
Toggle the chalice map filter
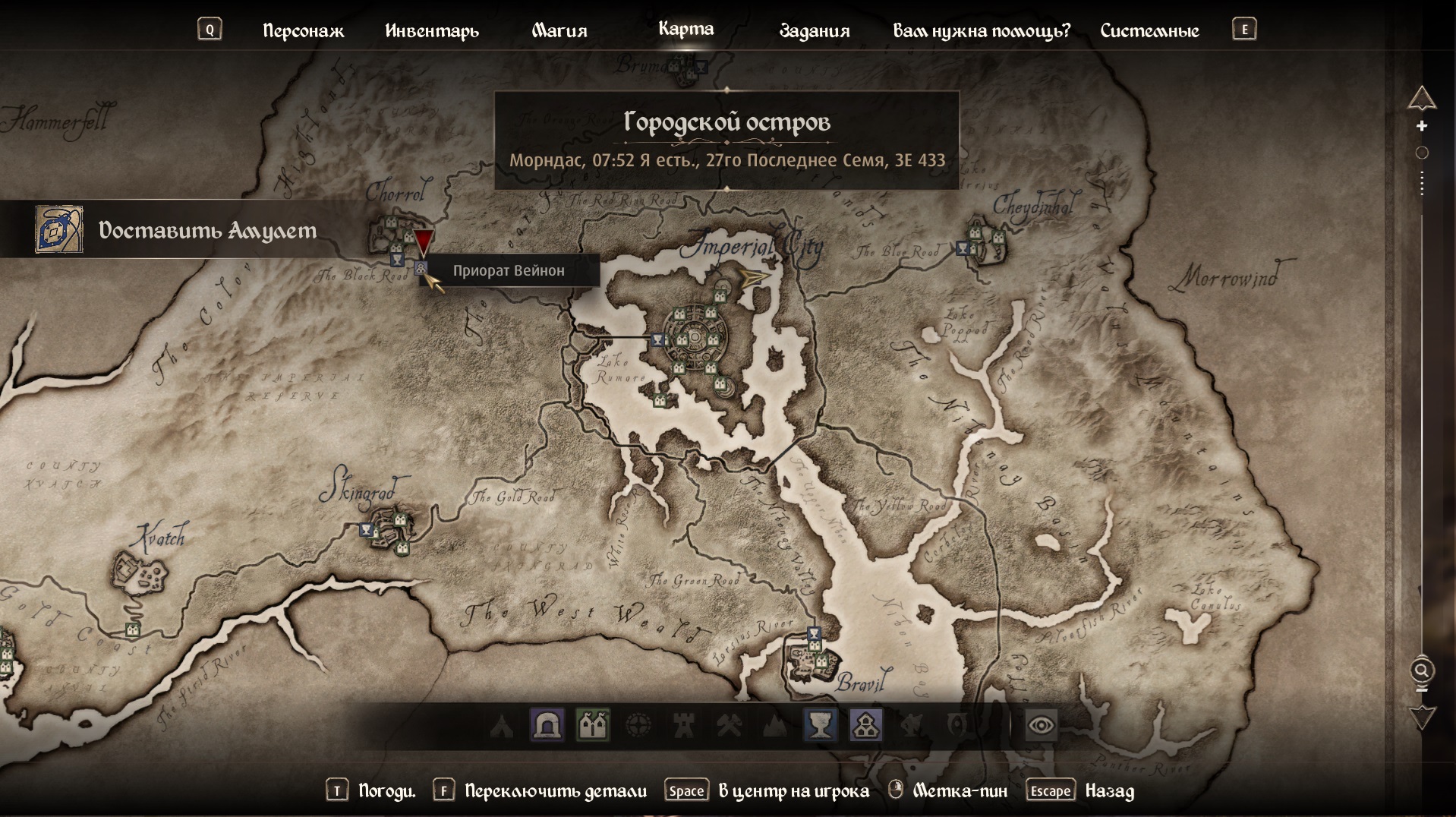821,726
